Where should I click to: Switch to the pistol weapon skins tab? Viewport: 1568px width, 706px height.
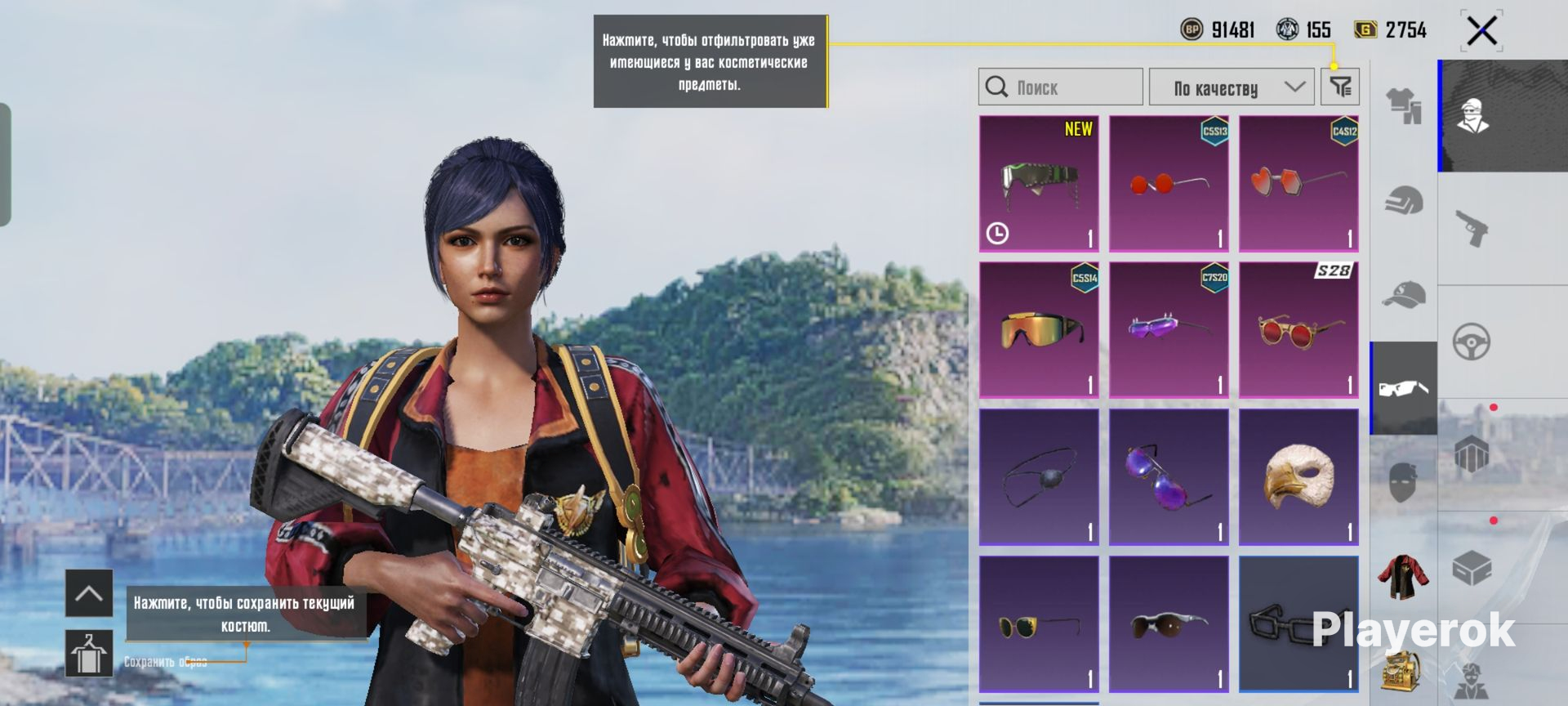(x=1472, y=228)
